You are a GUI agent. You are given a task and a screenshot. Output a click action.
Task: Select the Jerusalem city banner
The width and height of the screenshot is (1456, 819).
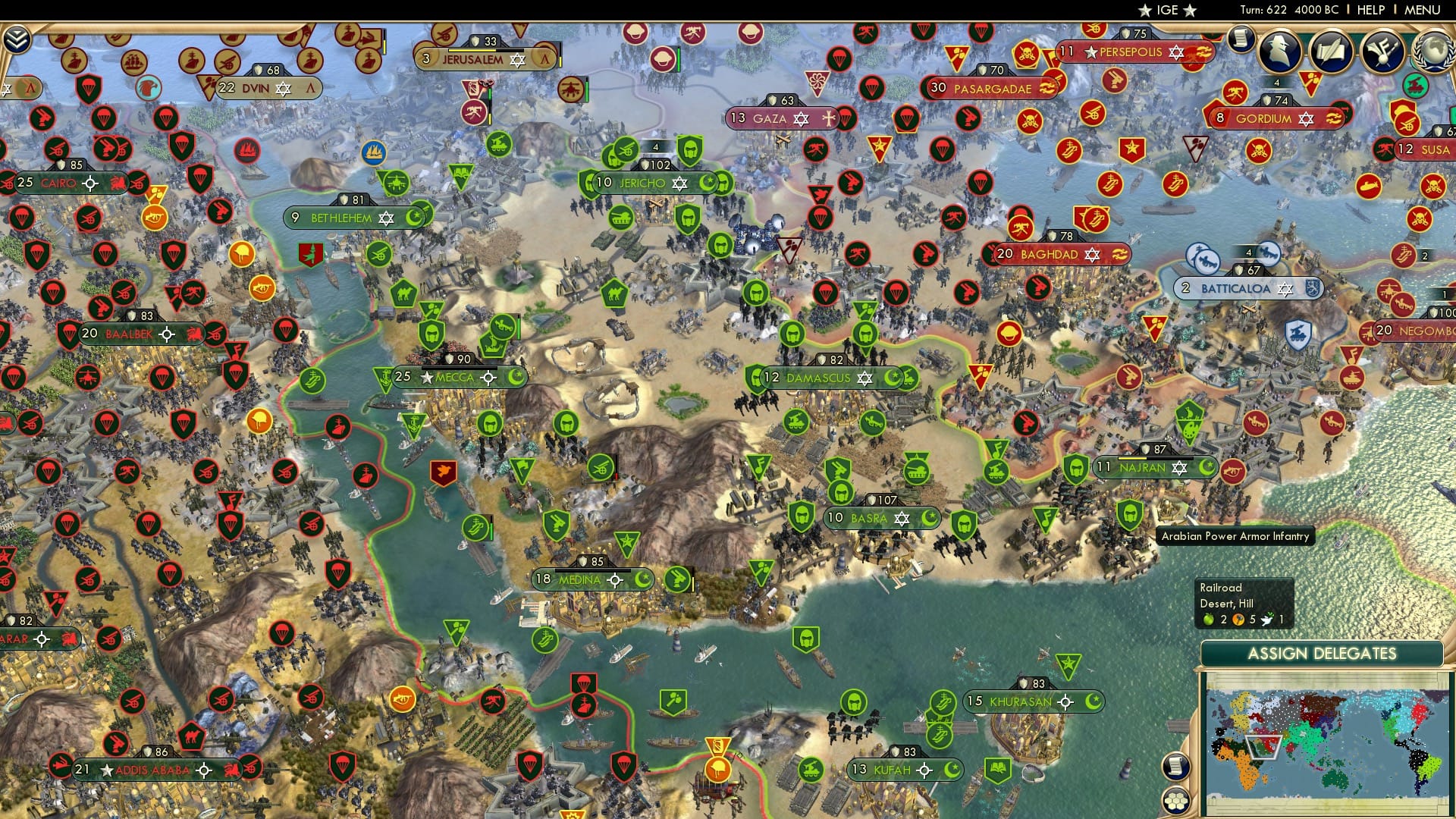473,57
